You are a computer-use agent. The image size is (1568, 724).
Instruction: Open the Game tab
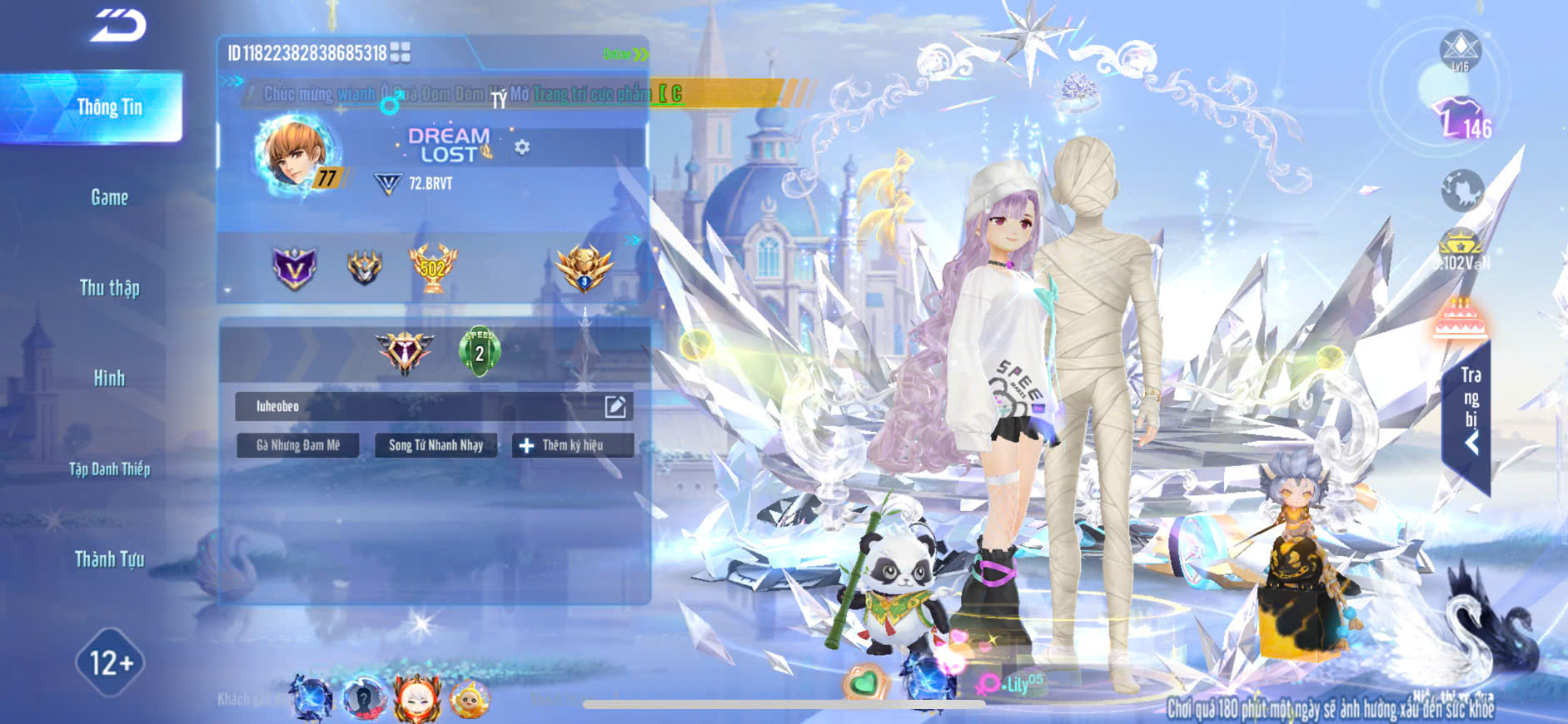pyautogui.click(x=109, y=197)
